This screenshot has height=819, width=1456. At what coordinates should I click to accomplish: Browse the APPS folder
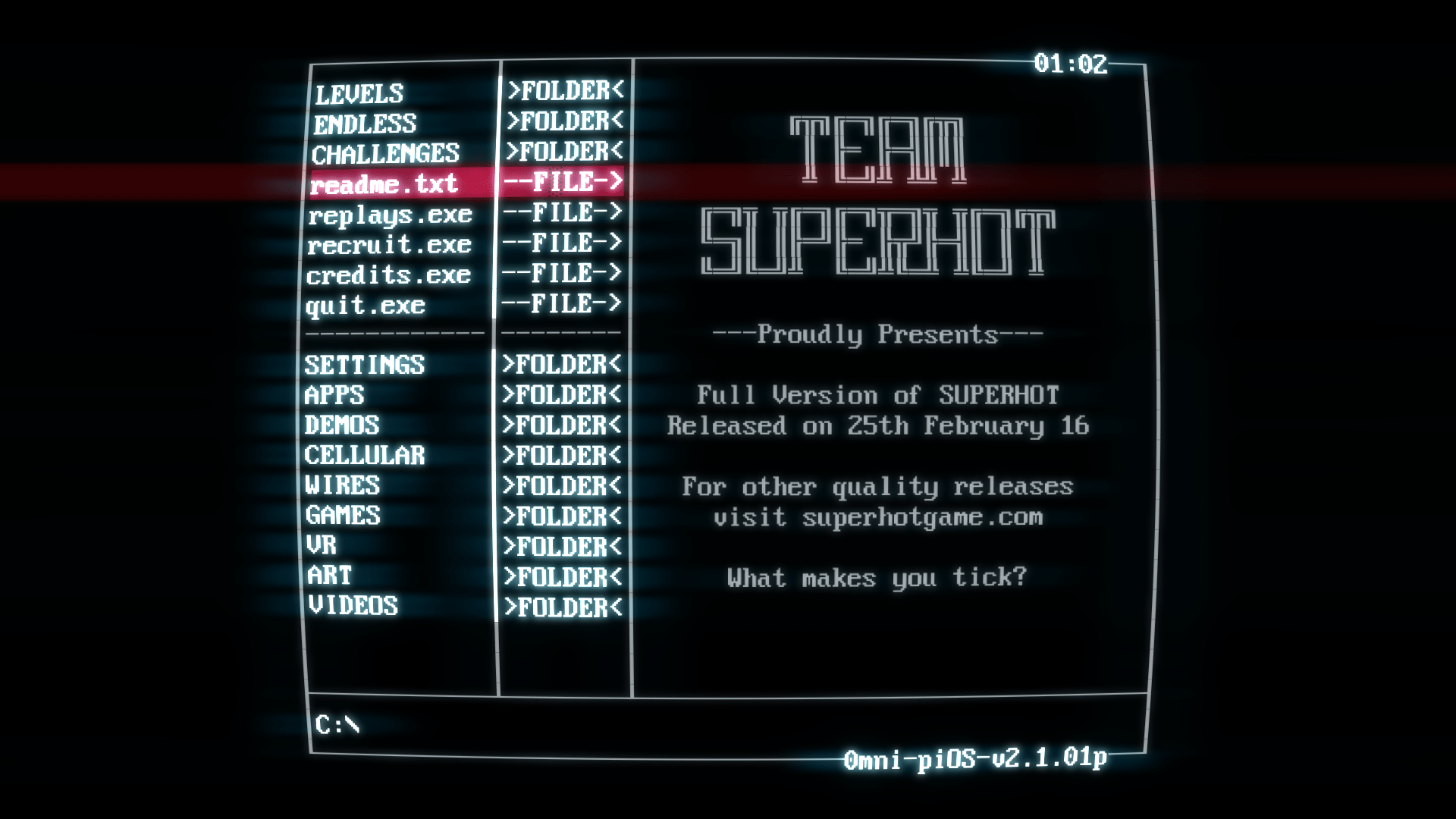pos(334,395)
